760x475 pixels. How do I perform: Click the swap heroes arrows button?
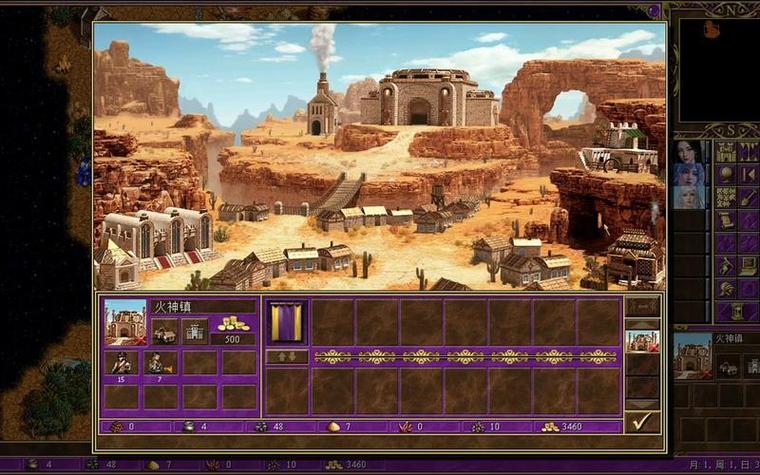[x=287, y=357]
